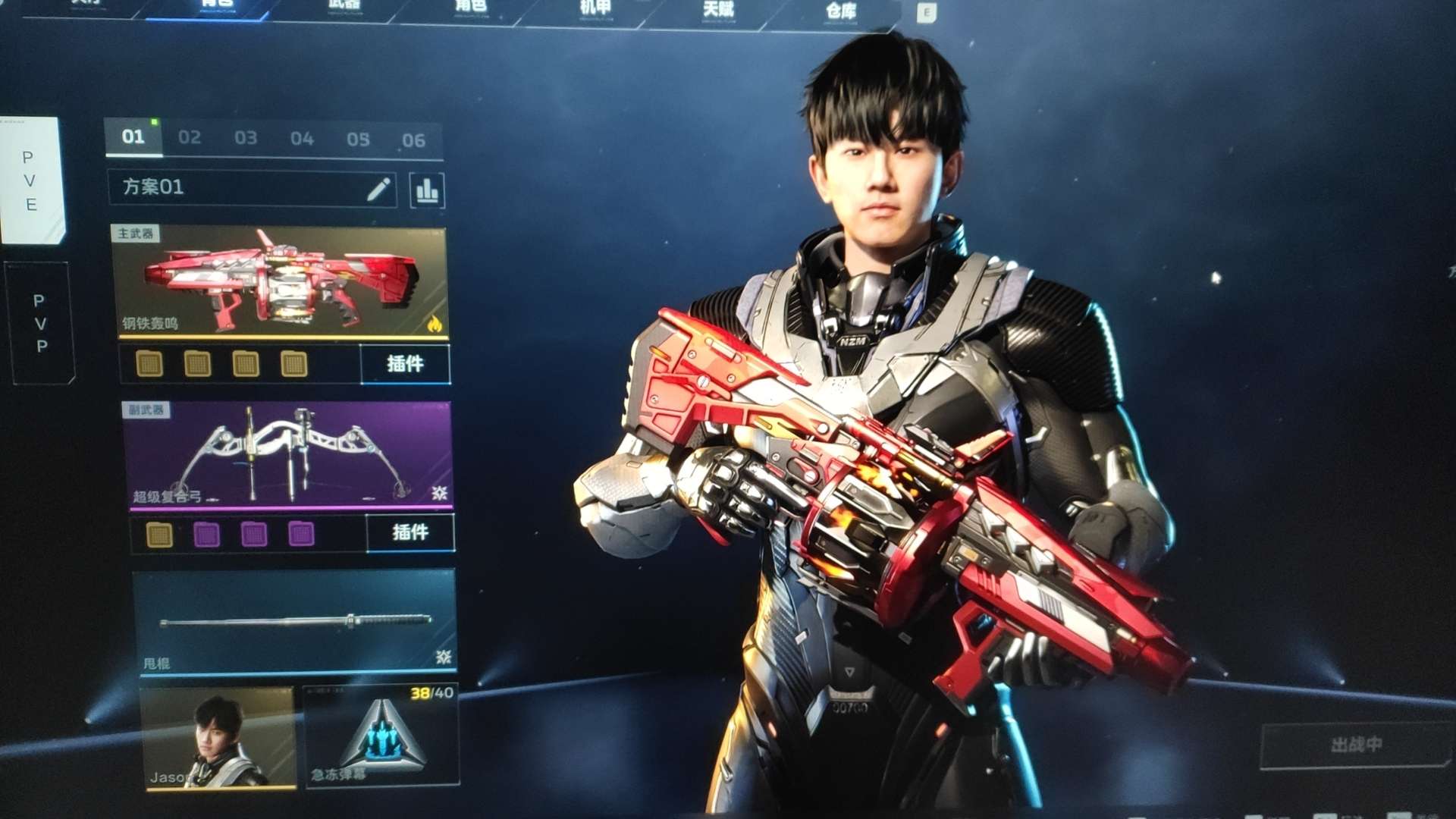
Task: Select the active loadout tab 01
Action: 133,136
